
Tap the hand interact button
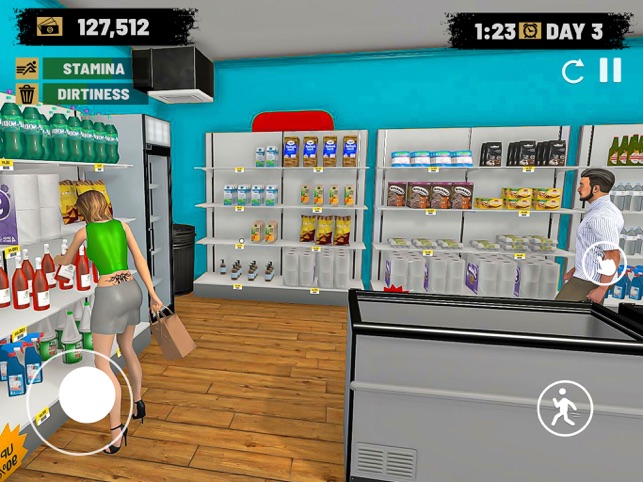tap(604, 263)
